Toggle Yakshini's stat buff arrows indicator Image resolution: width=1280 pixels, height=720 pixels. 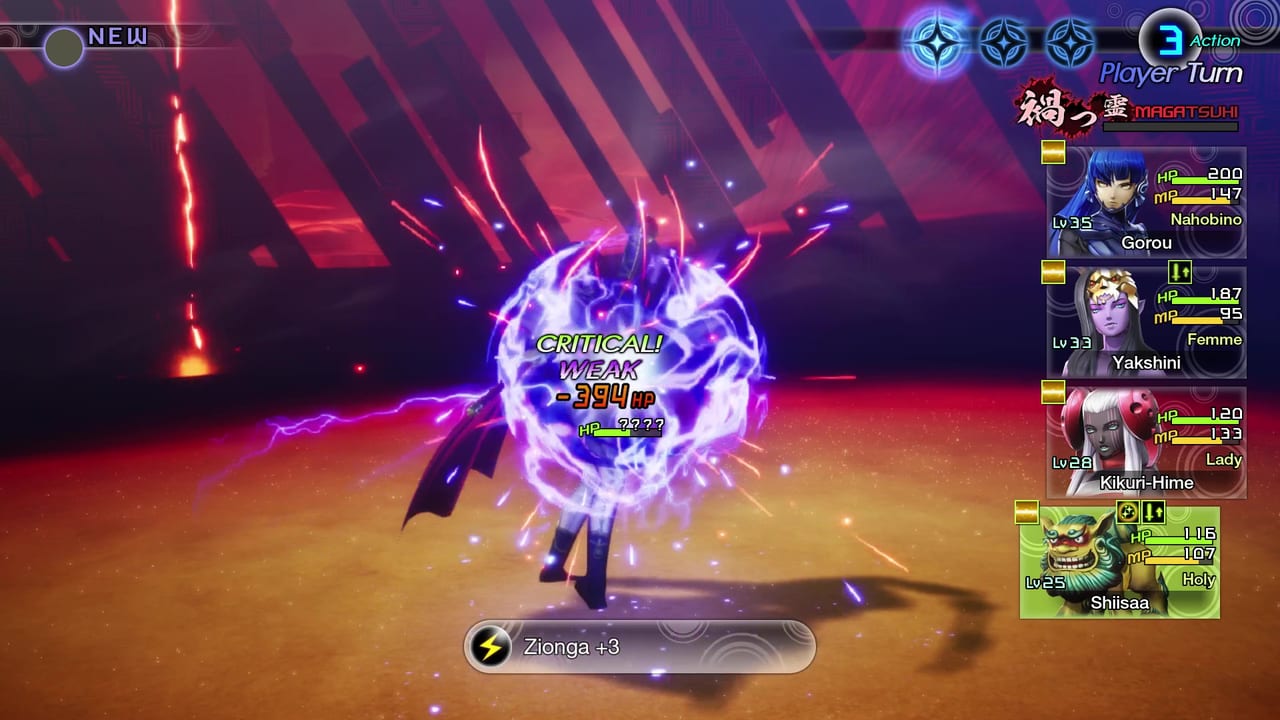(1178, 272)
